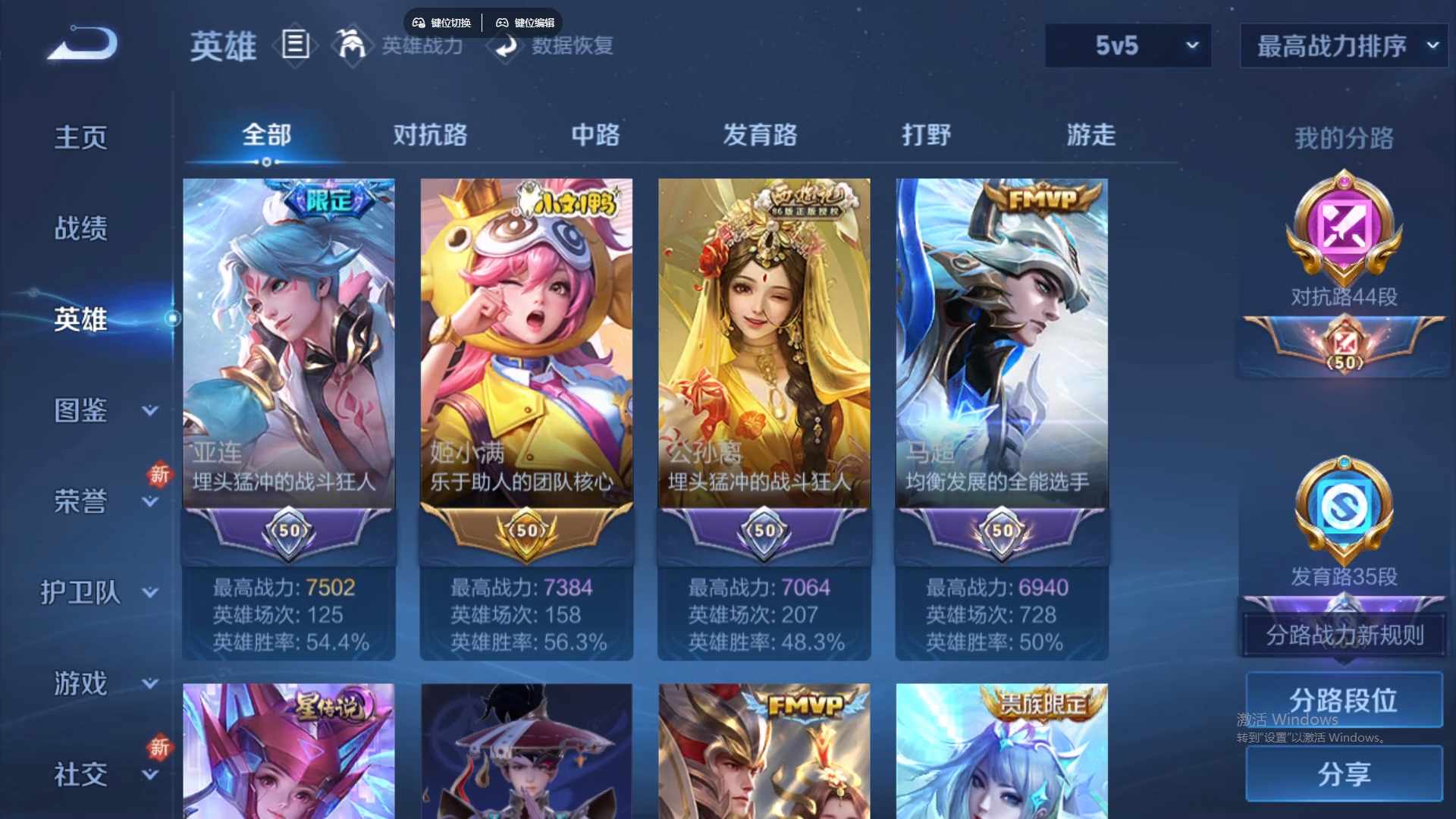The image size is (1456, 819).
Task: Open the 5v5 mode dropdown
Action: 1128,45
